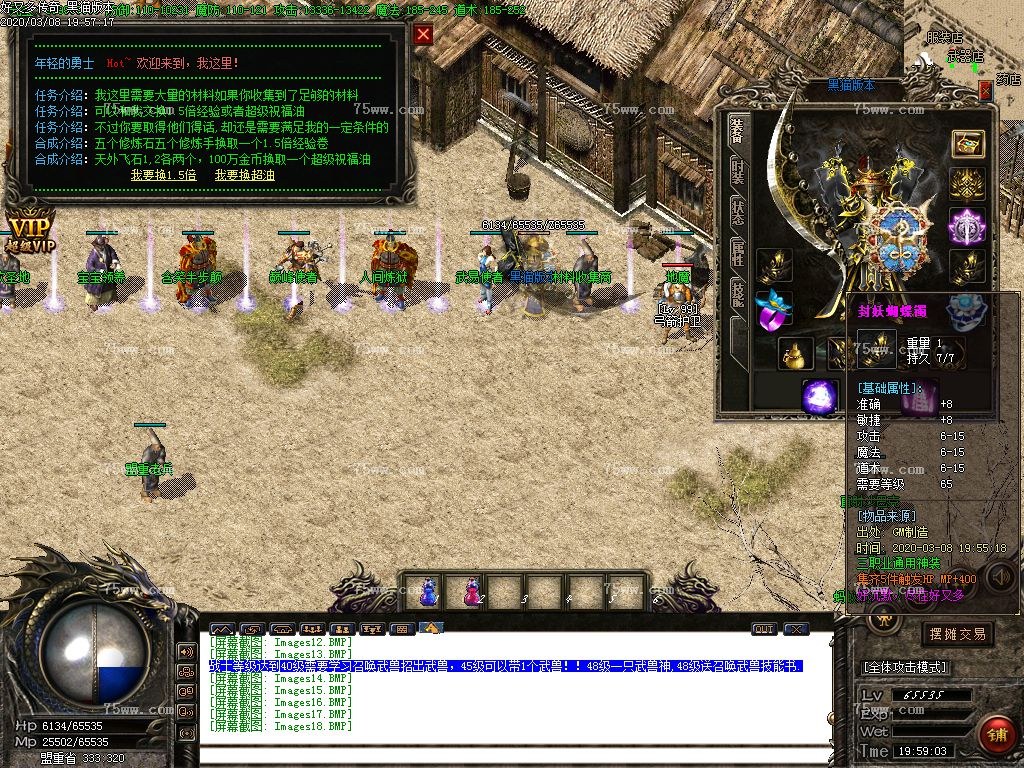Select the treasure chest equipment slot
Viewport: 1024px width, 768px height.
(967, 144)
